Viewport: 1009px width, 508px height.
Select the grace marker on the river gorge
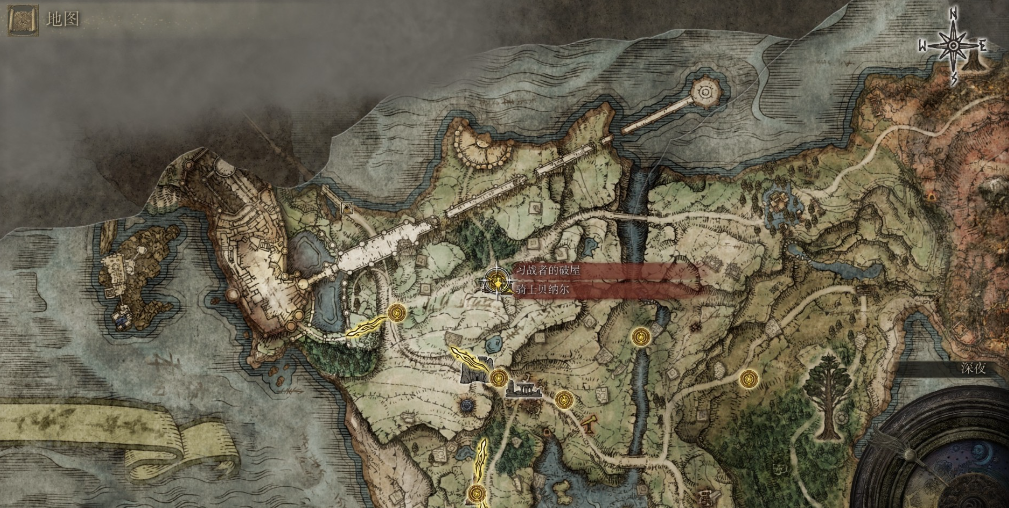point(641,336)
